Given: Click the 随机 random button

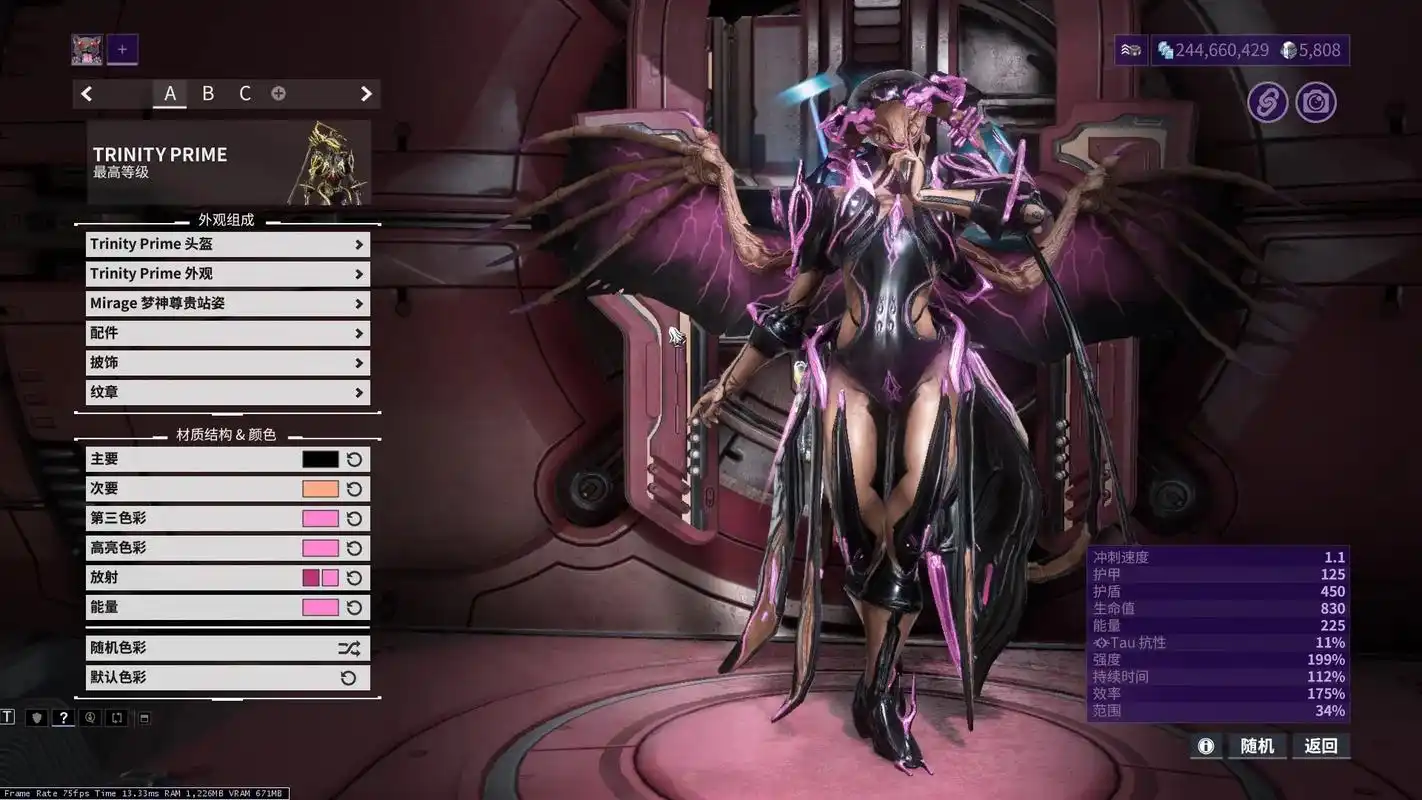Looking at the screenshot, I should pyautogui.click(x=1257, y=746).
